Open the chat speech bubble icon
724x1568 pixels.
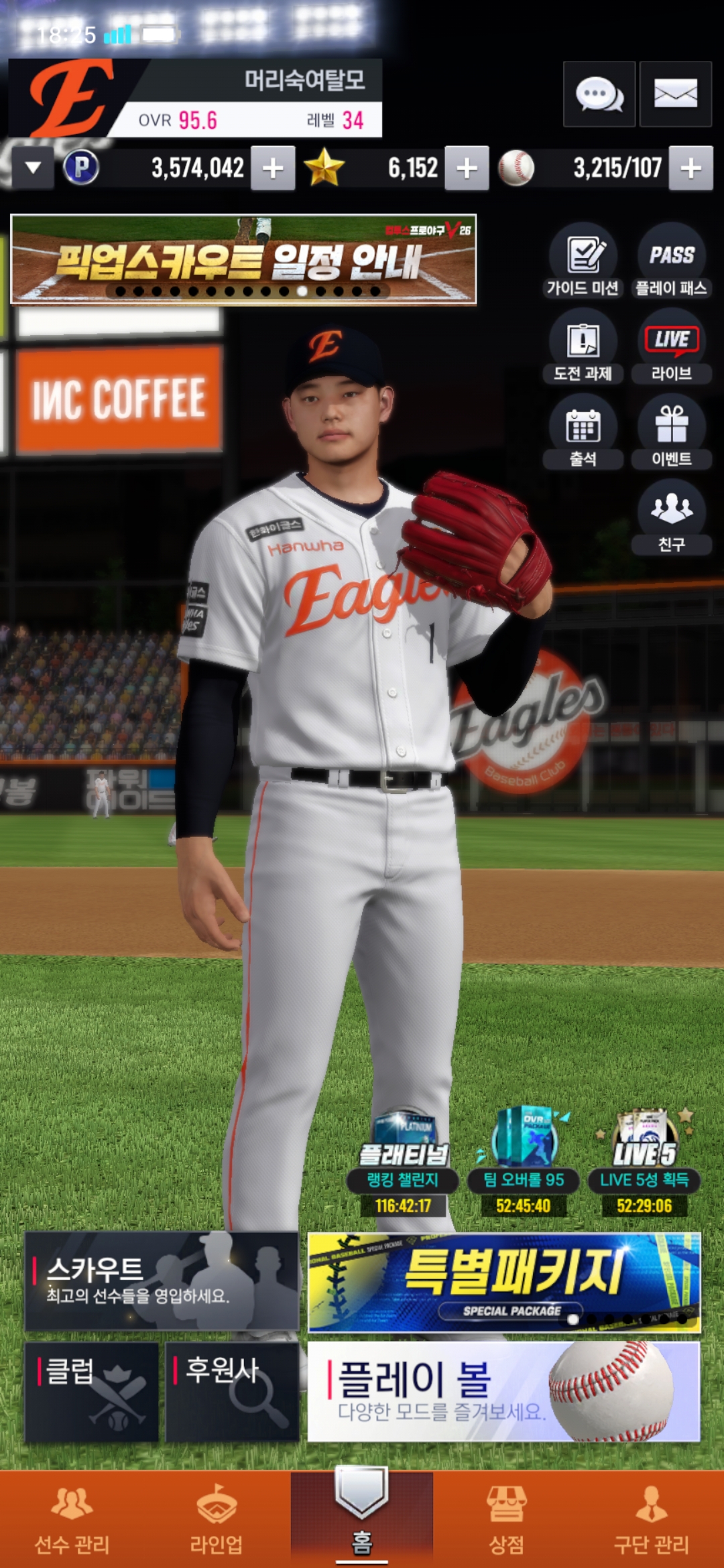click(599, 94)
